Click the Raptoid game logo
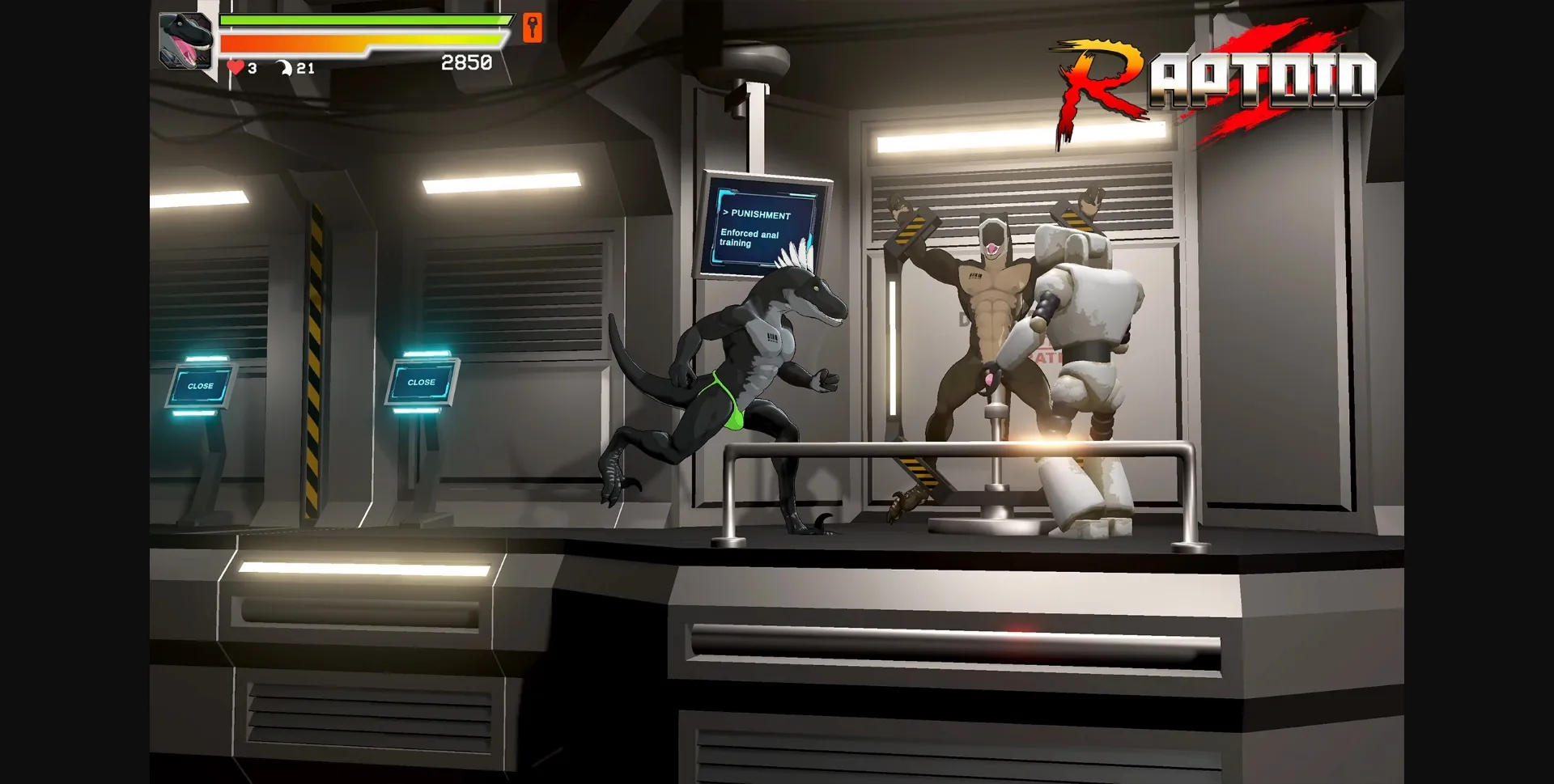The height and width of the screenshot is (784, 1554). tap(1214, 73)
